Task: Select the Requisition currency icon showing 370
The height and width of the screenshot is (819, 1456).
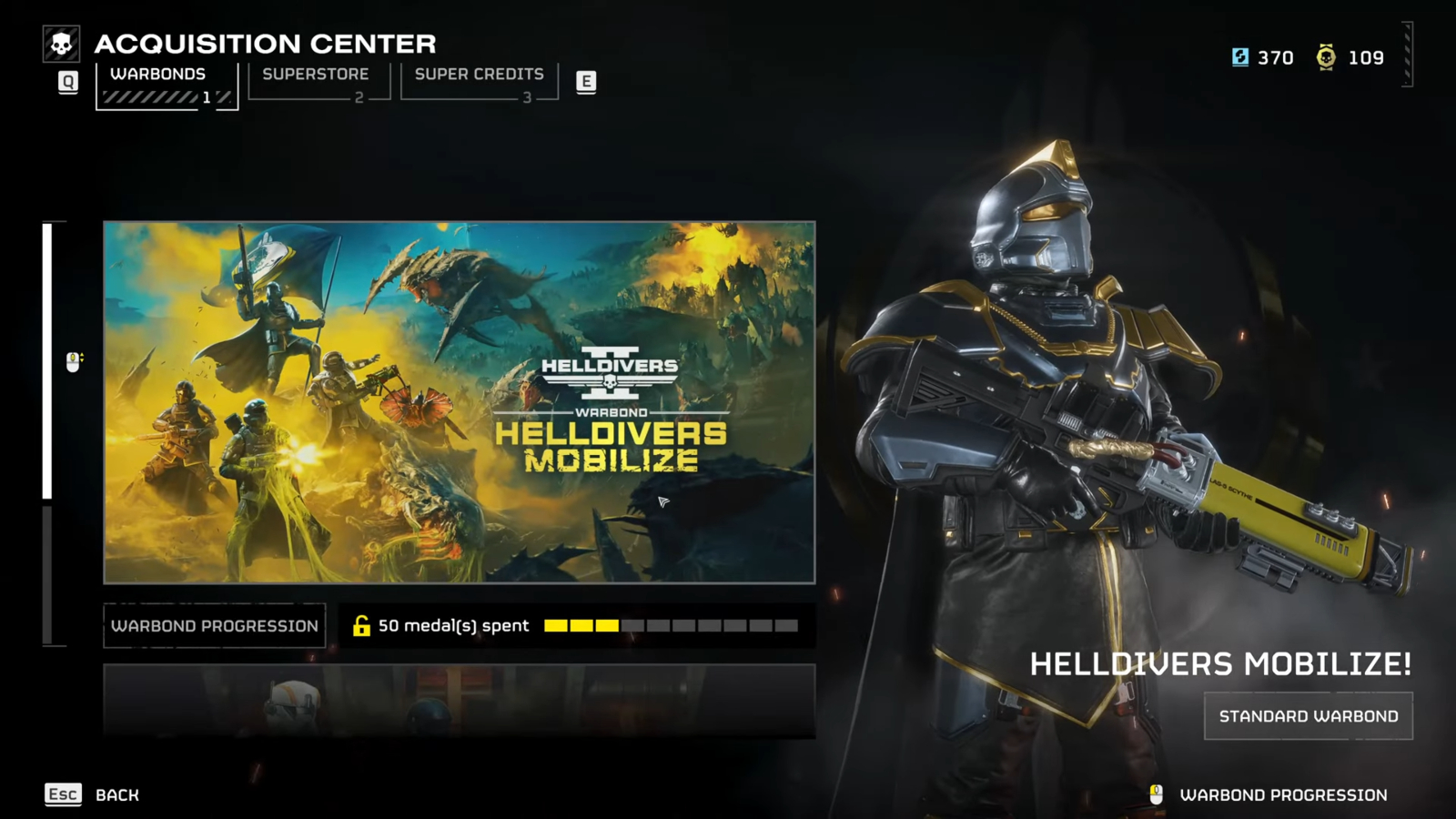Action: coord(1239,57)
